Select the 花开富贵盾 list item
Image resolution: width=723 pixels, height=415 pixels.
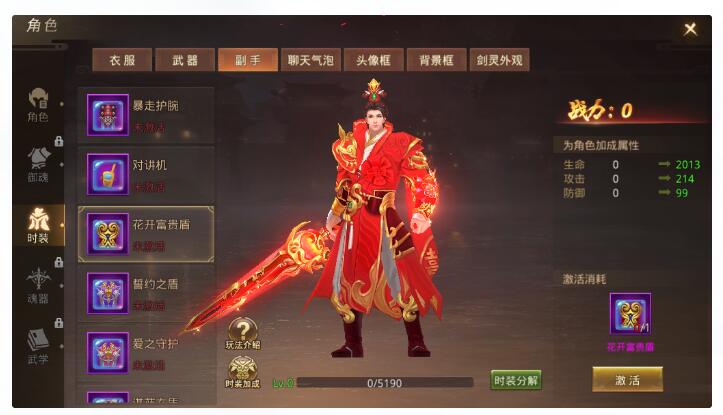146,234
